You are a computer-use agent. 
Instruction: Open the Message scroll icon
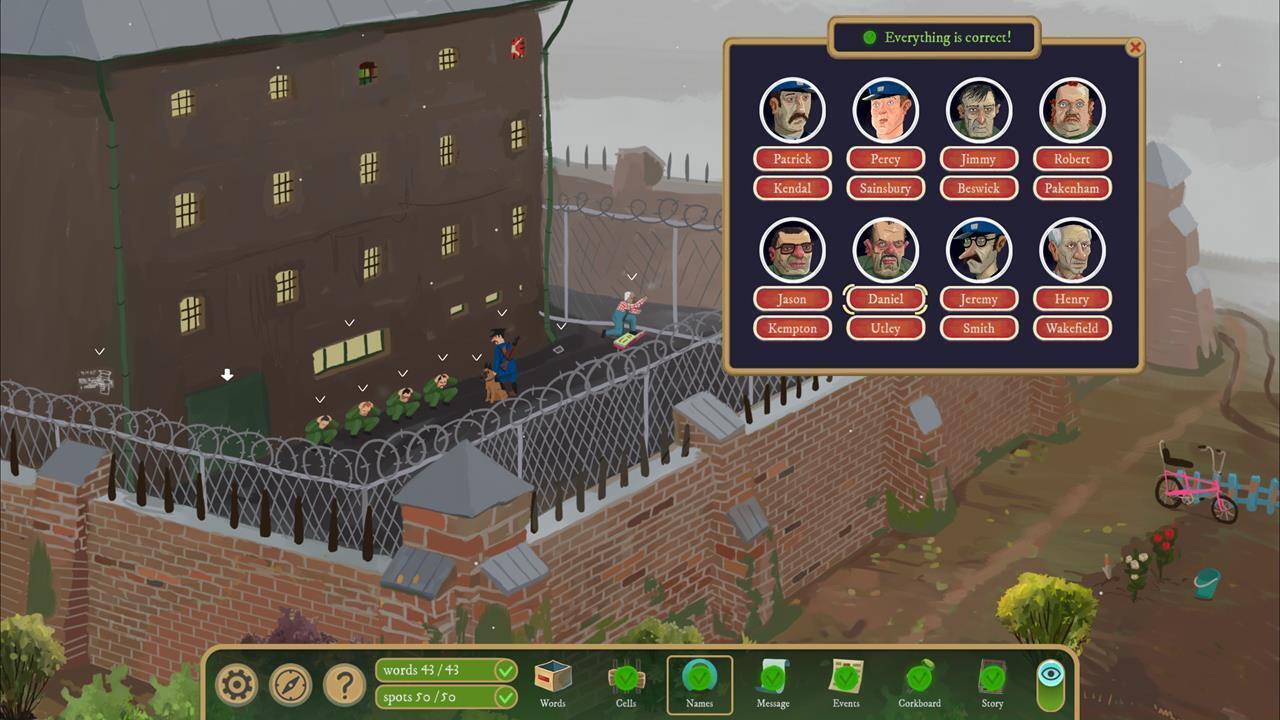coord(772,678)
